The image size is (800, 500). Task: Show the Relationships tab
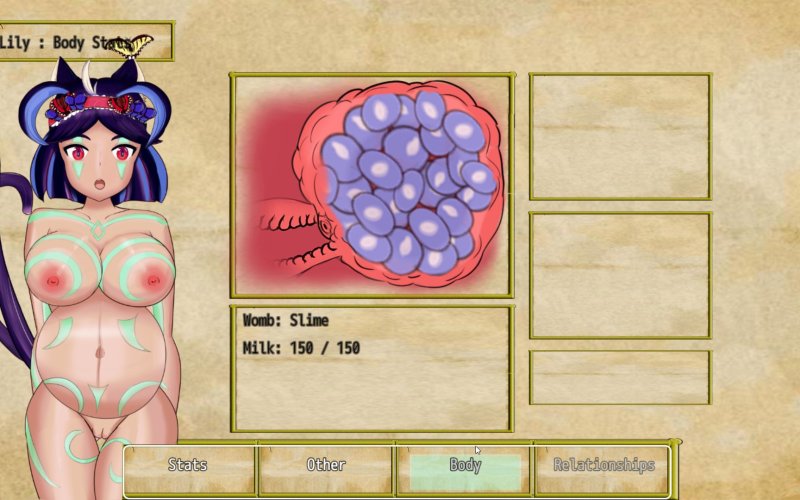603,466
